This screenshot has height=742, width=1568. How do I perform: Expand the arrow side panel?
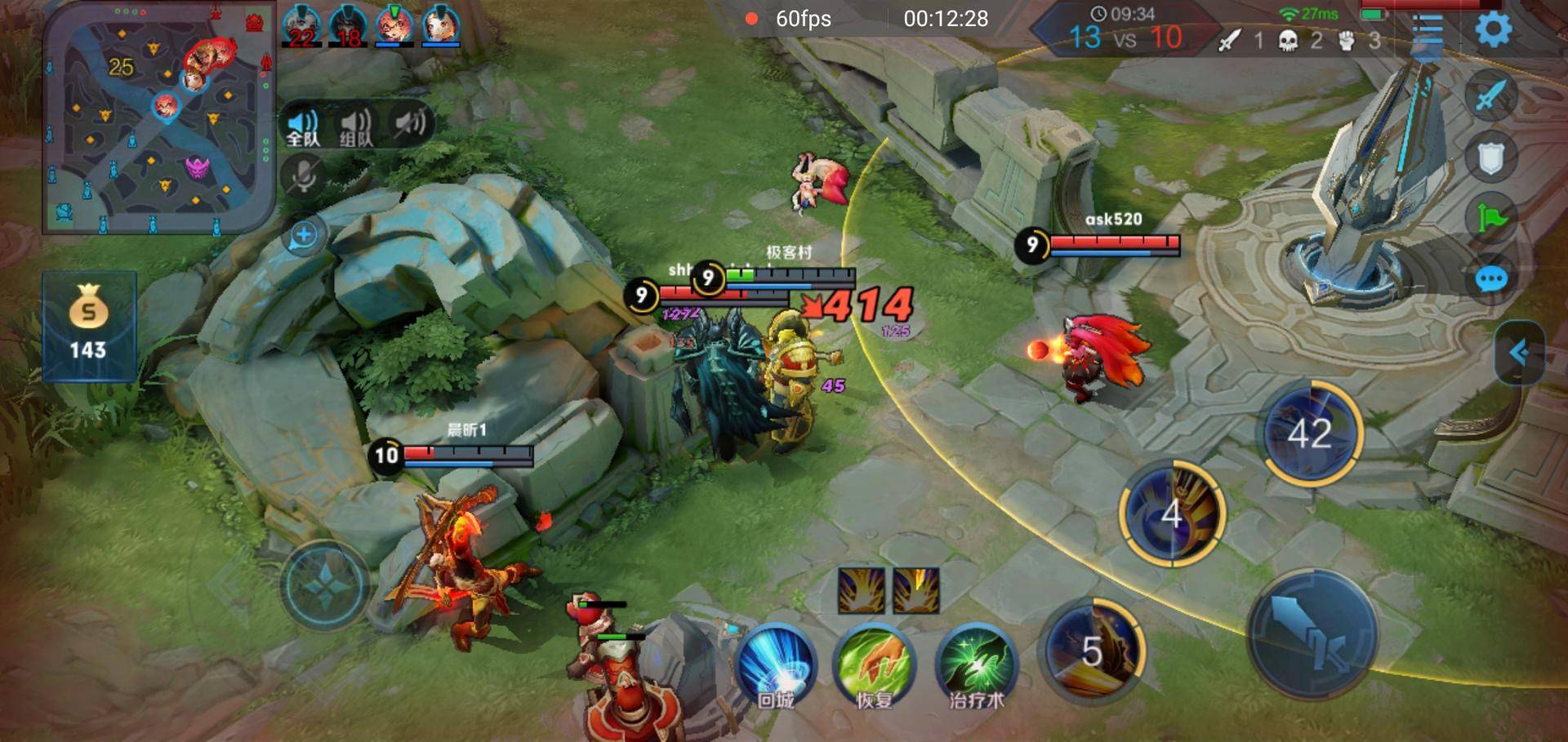pyautogui.click(x=1519, y=353)
